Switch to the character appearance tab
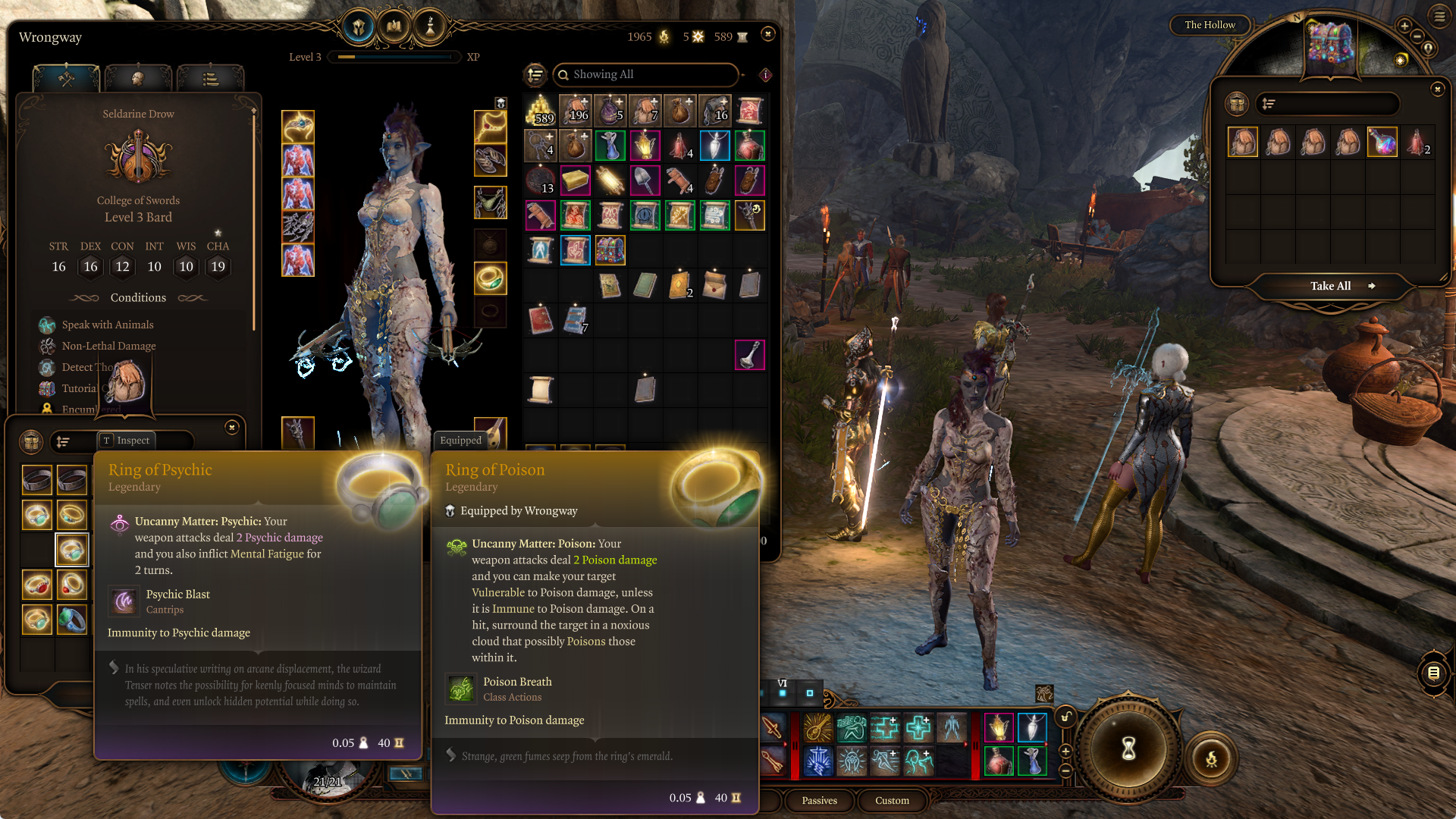This screenshot has height=819, width=1456. (x=137, y=78)
